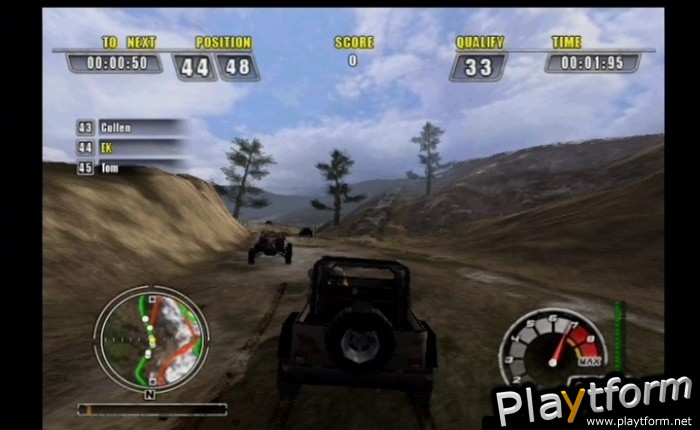Viewport: 700px width, 430px height.
Task: Select Cullen in the standings list
Action: pyautogui.click(x=130, y=128)
